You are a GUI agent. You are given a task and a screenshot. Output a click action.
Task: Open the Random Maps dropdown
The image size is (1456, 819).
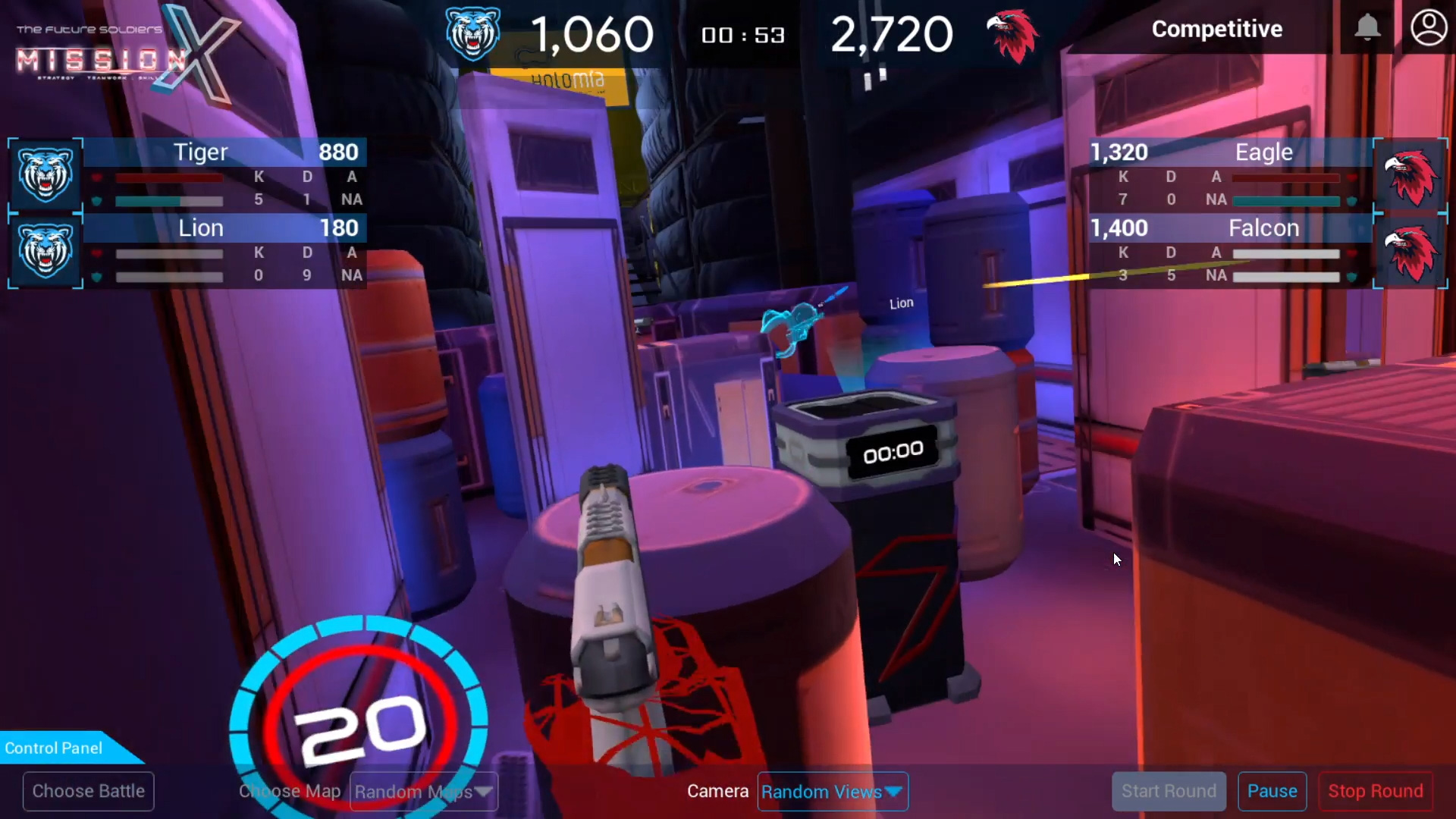click(x=423, y=792)
